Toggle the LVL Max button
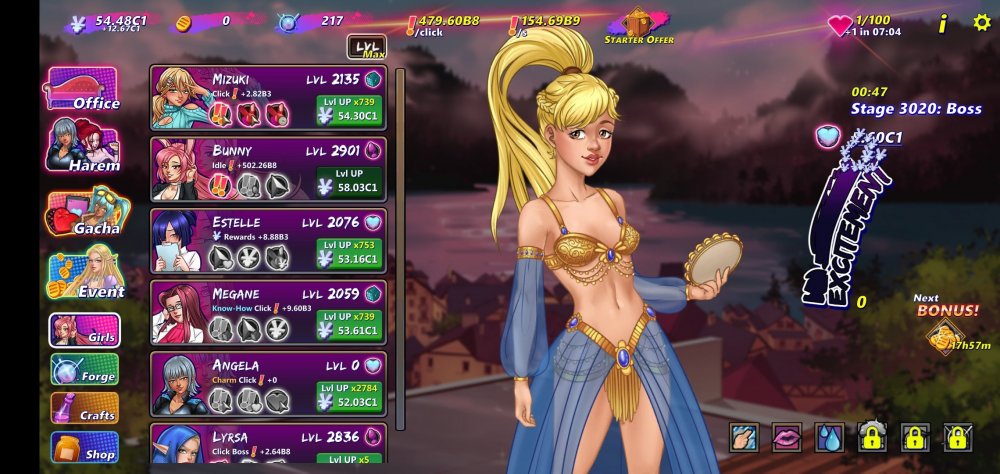This screenshot has height=474, width=1000. (x=366, y=47)
